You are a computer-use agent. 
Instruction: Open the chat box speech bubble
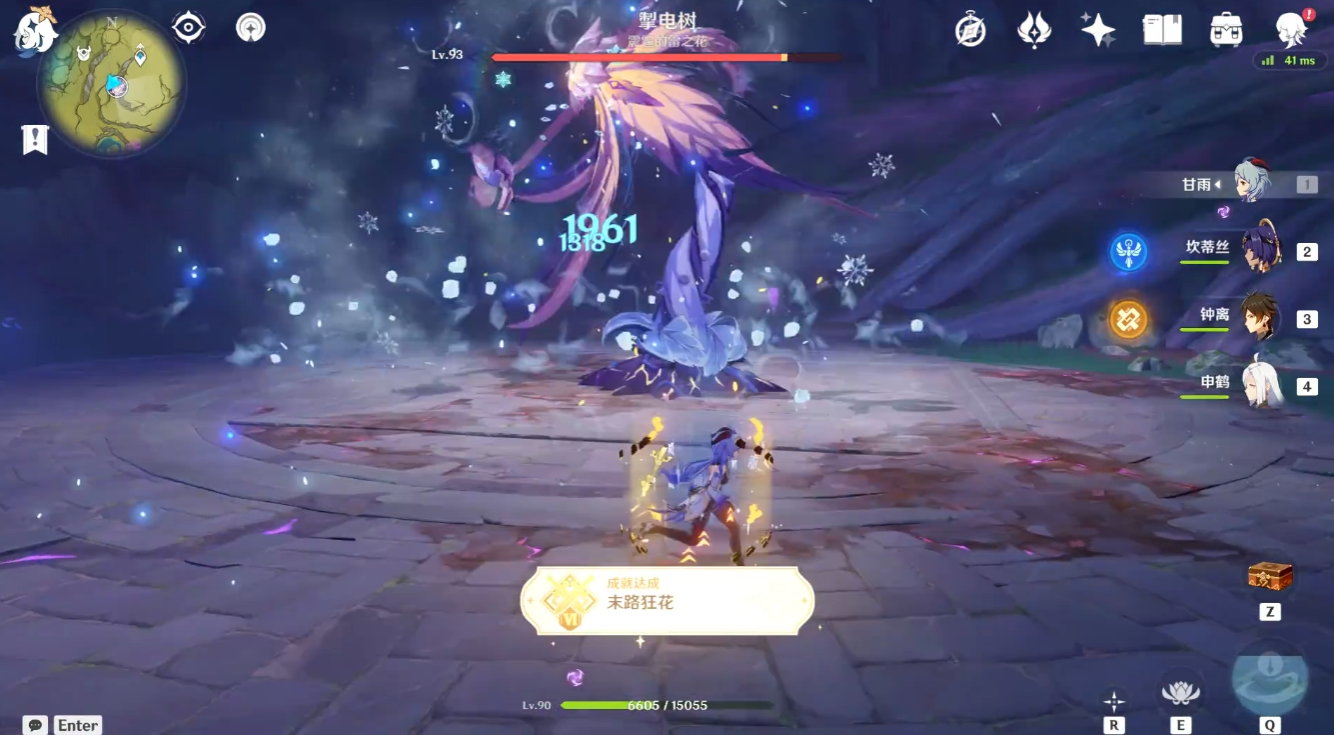pos(36,725)
